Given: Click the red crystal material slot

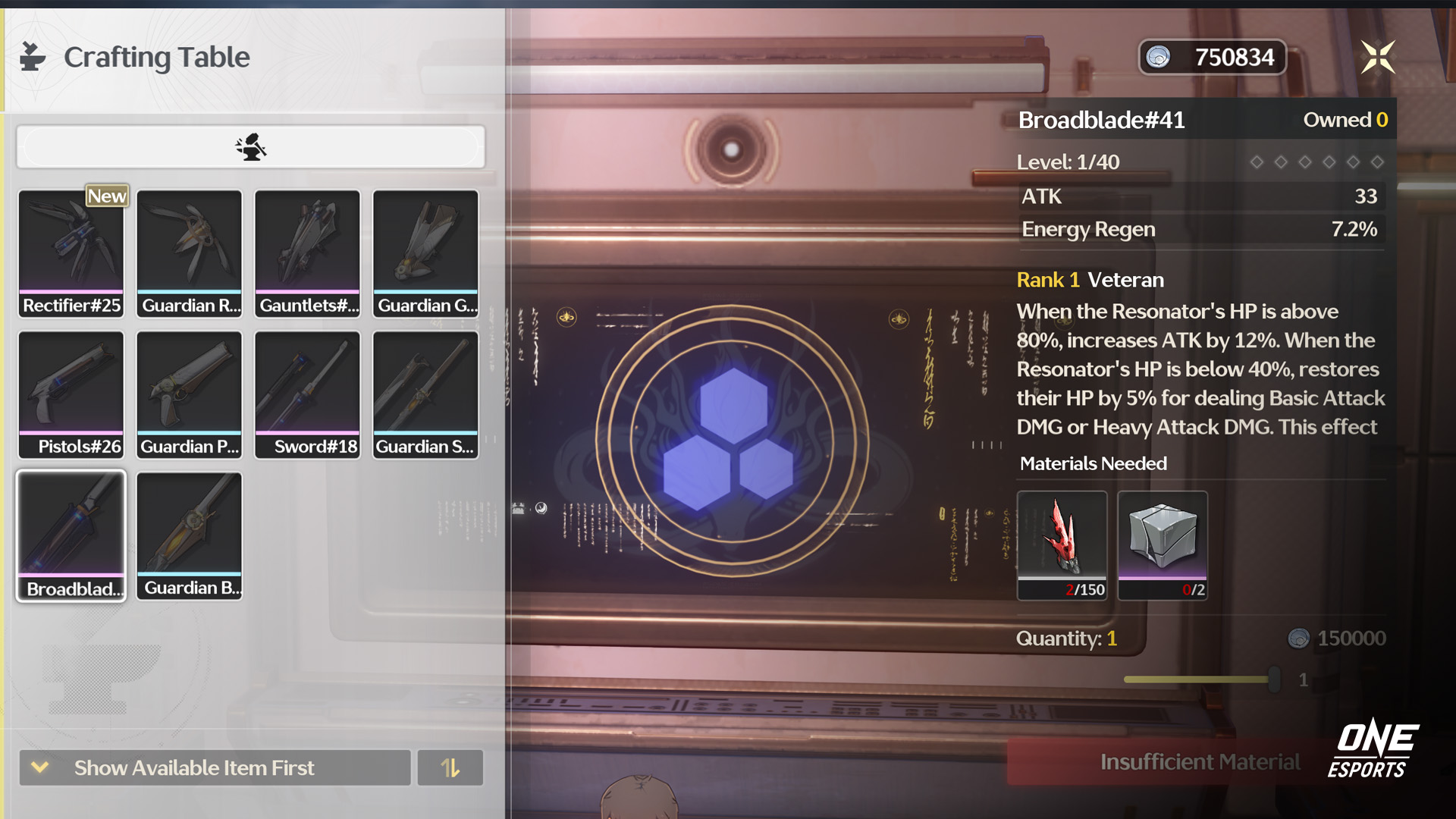Looking at the screenshot, I should (1062, 544).
